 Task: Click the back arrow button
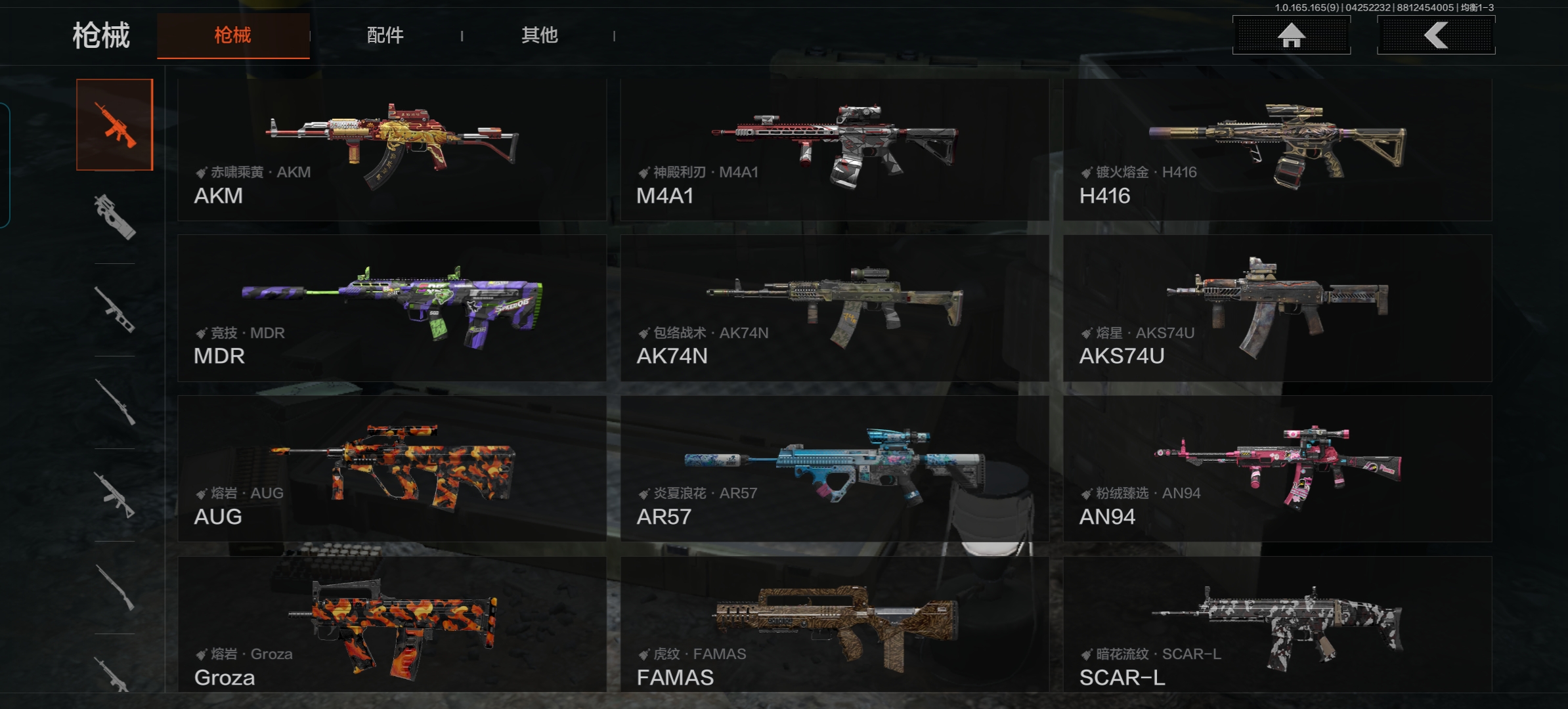[x=1435, y=35]
